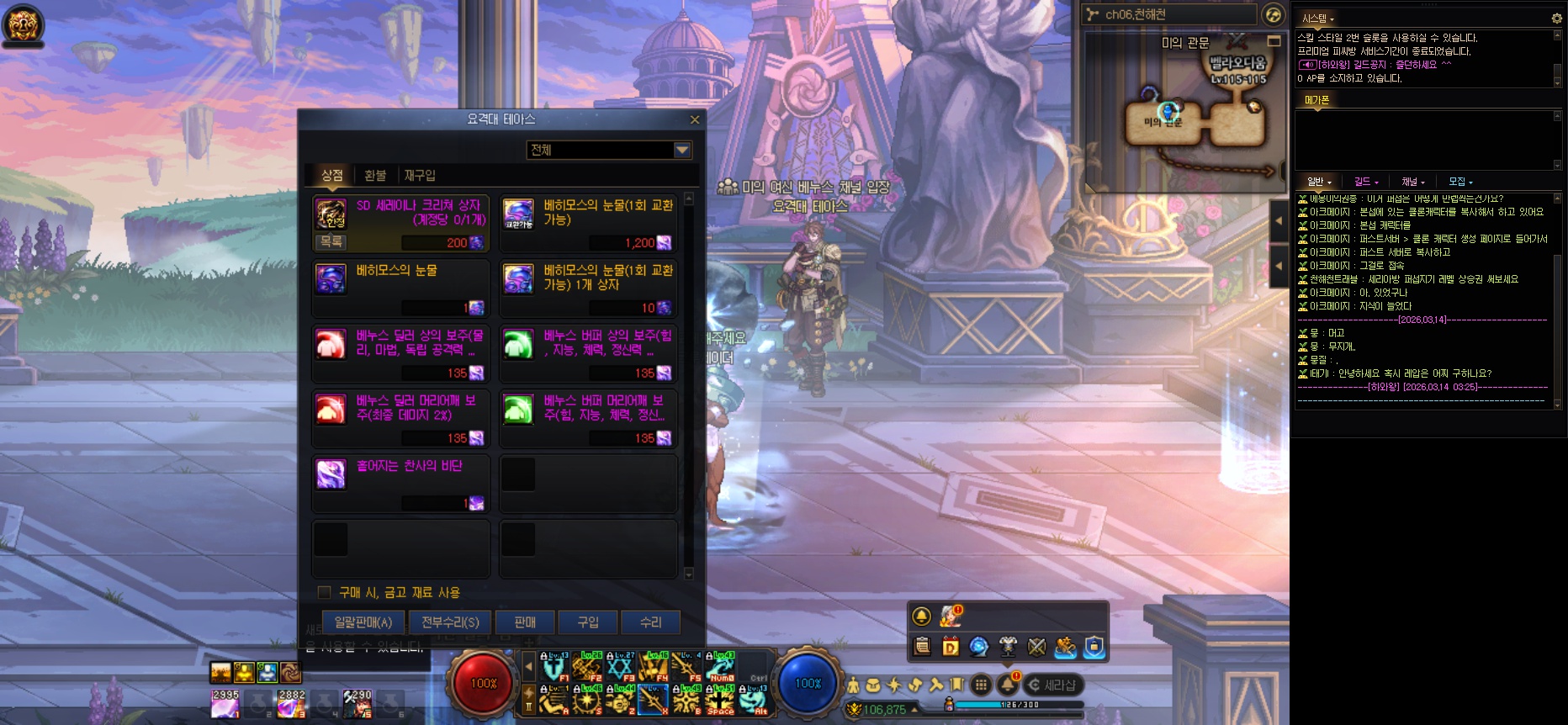Click the 전부수리(S) repair all button

tap(450, 622)
